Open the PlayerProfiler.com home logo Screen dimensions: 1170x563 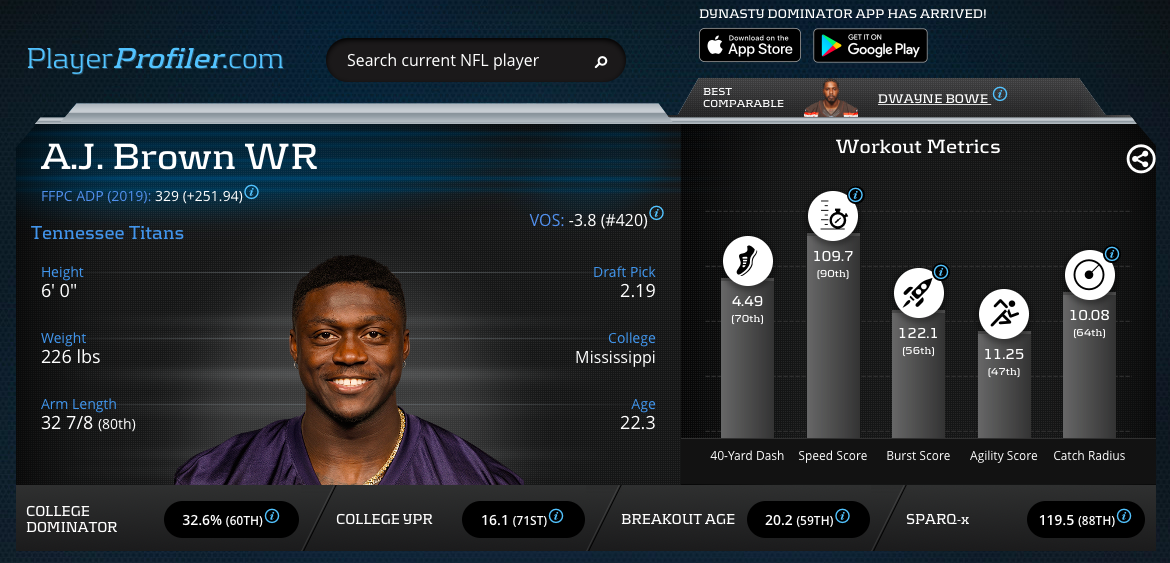coord(155,59)
